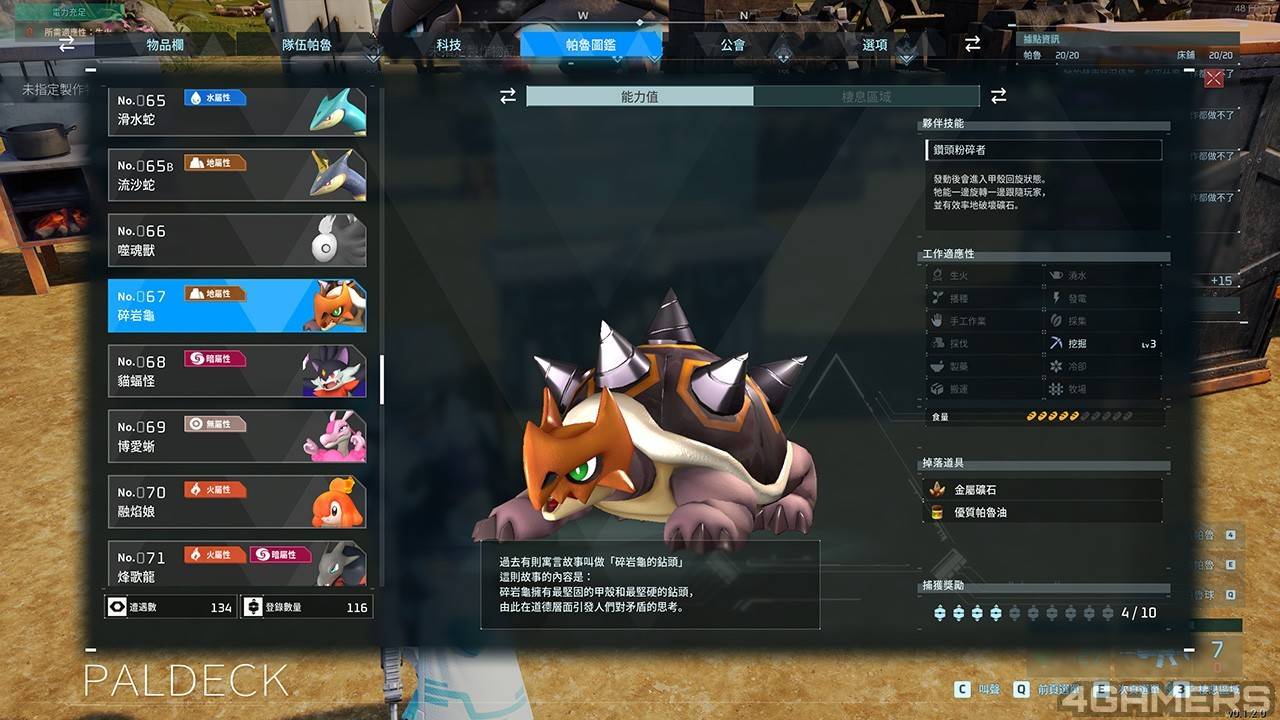The height and width of the screenshot is (720, 1280).
Task: Select the 帕魯圖鑑 Paldeck tab
Action: coord(591,45)
